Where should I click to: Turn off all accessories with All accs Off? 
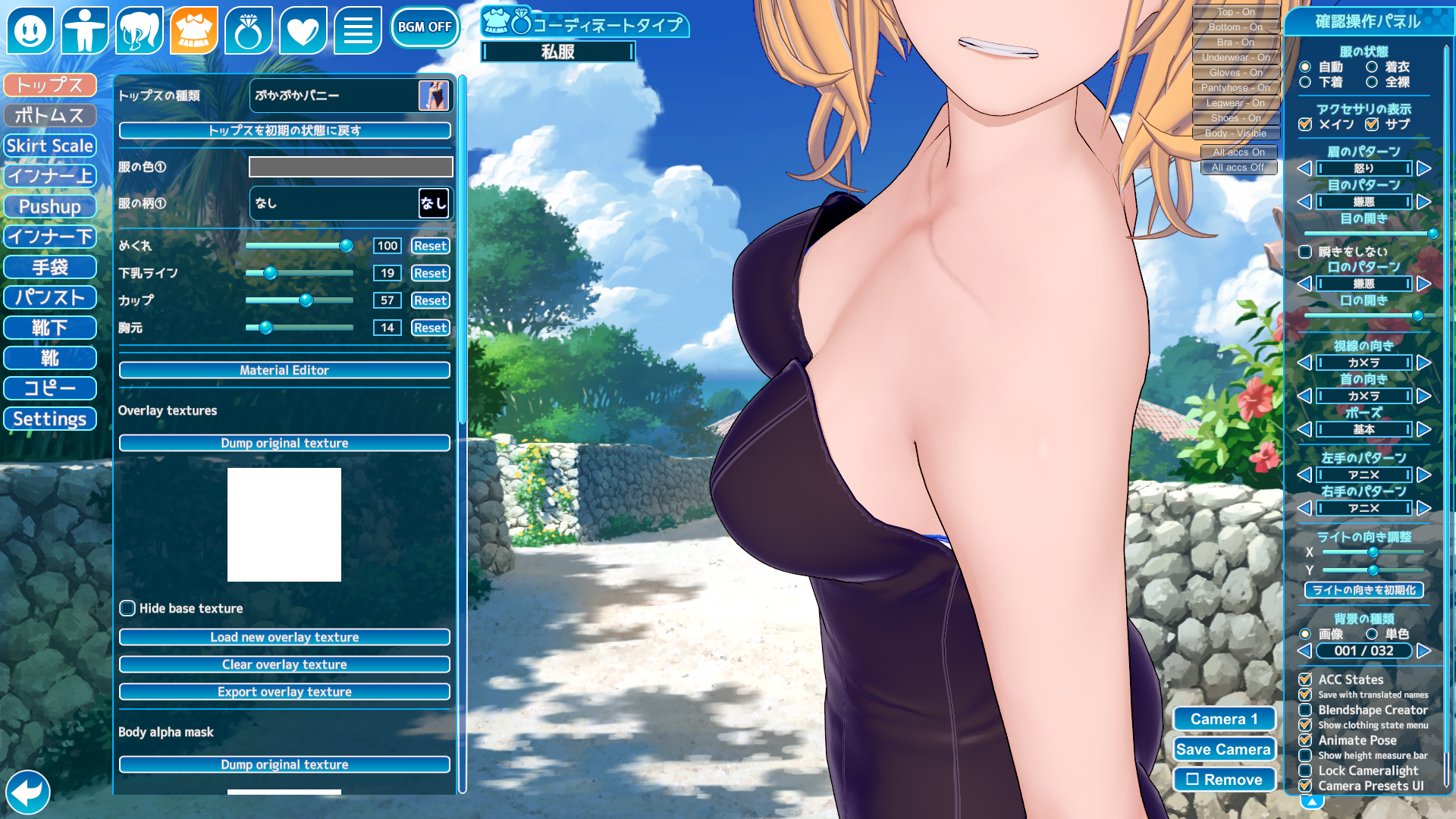point(1238,168)
